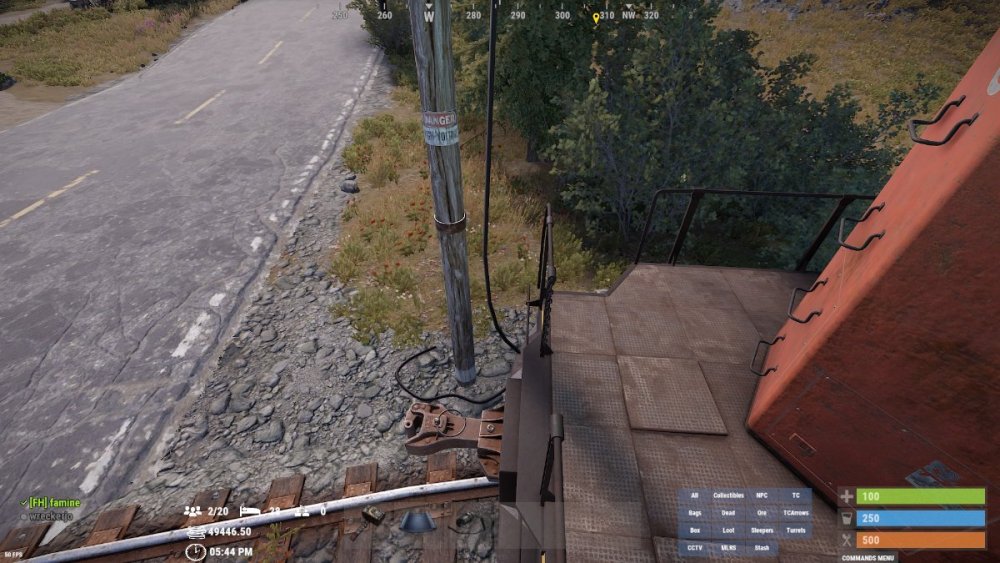Select team member [FH] famine
This screenshot has width=1000, height=563.
pos(54,502)
